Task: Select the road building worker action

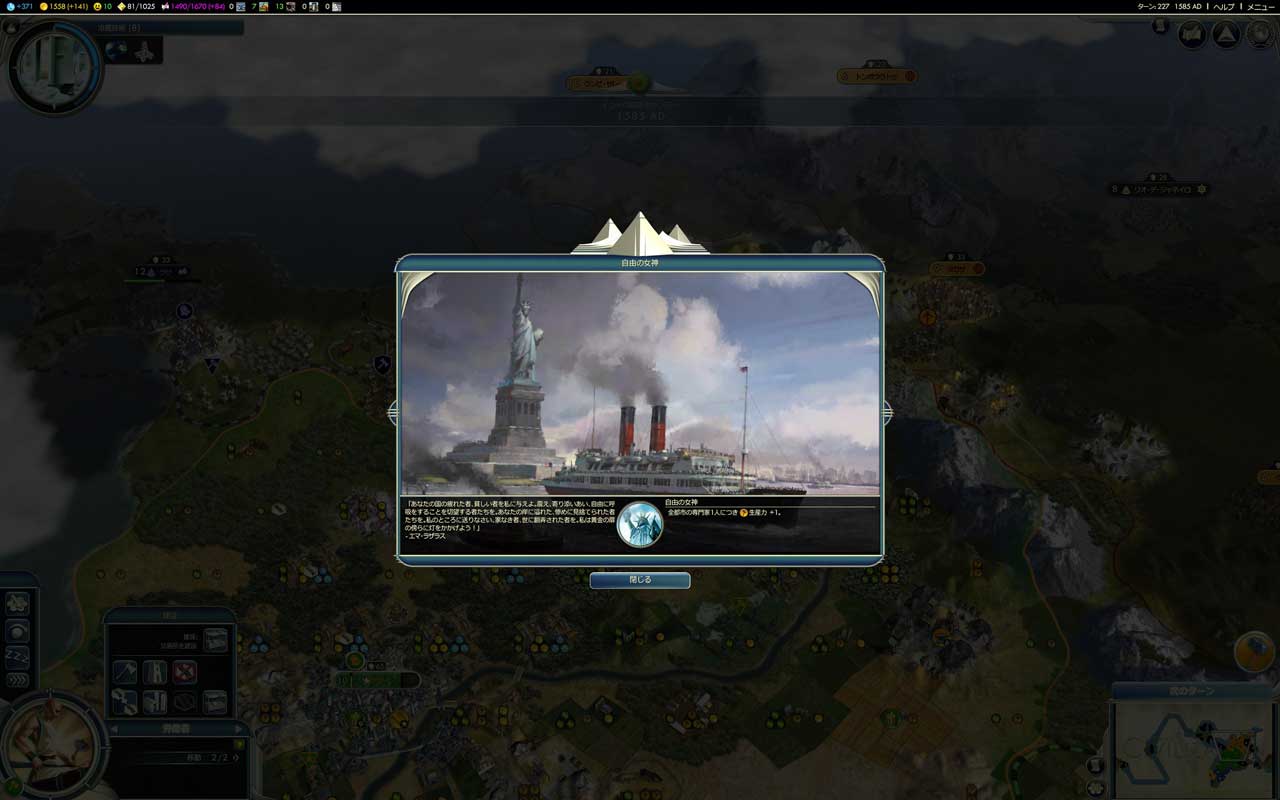Action: click(x=155, y=672)
